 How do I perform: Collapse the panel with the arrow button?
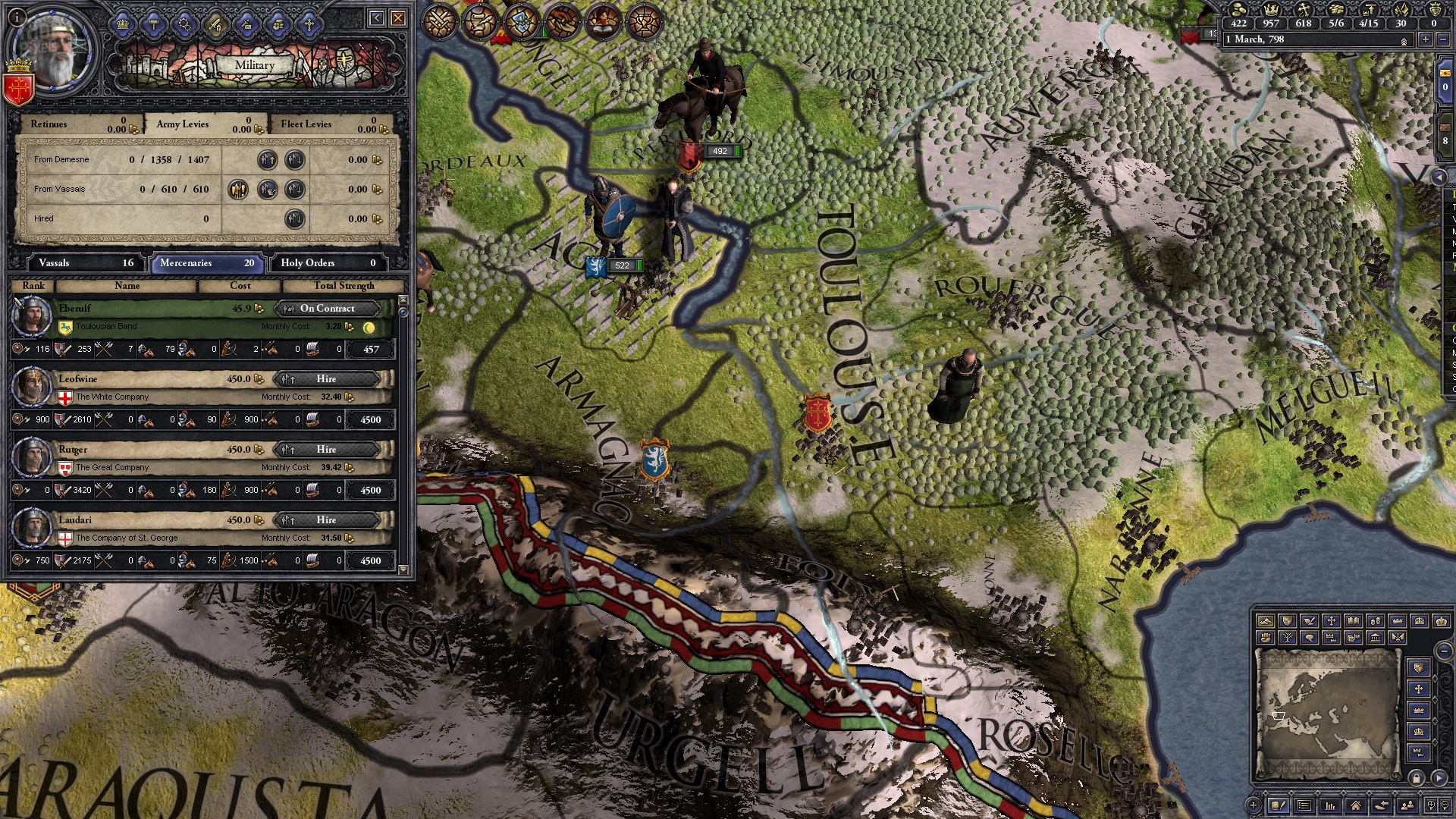[377, 17]
